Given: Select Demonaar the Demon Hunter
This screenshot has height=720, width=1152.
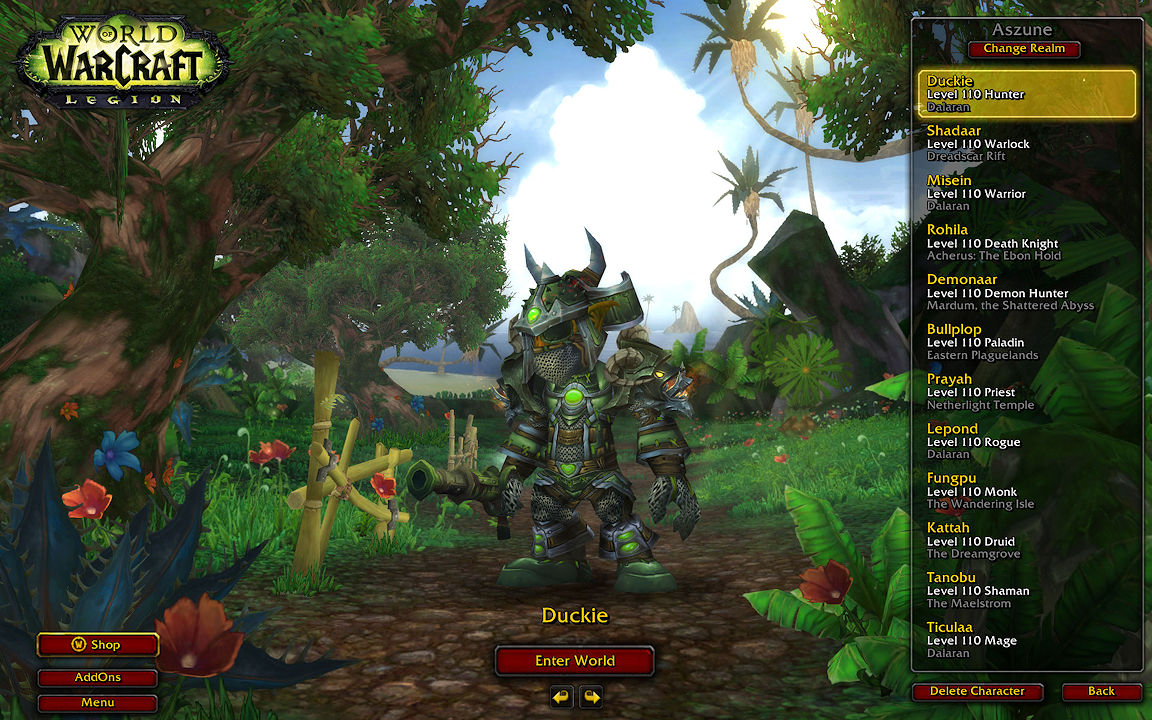Looking at the screenshot, I should [1027, 292].
